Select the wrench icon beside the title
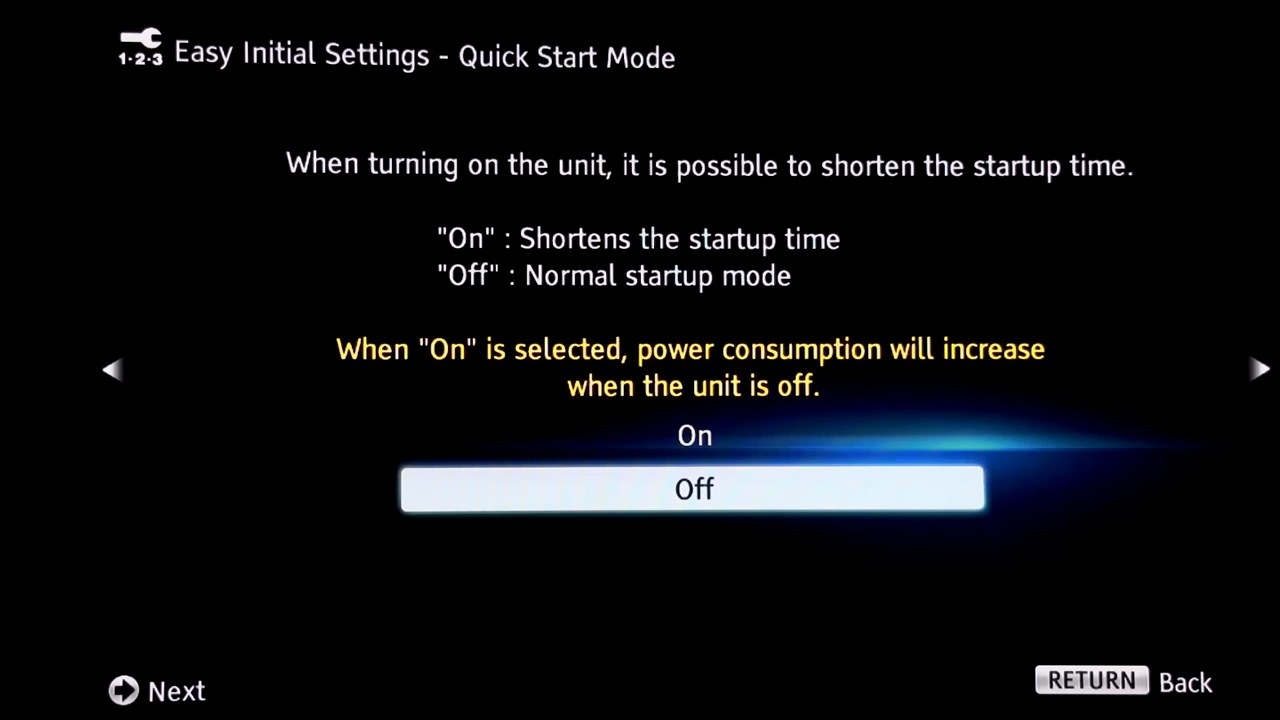 coord(140,48)
